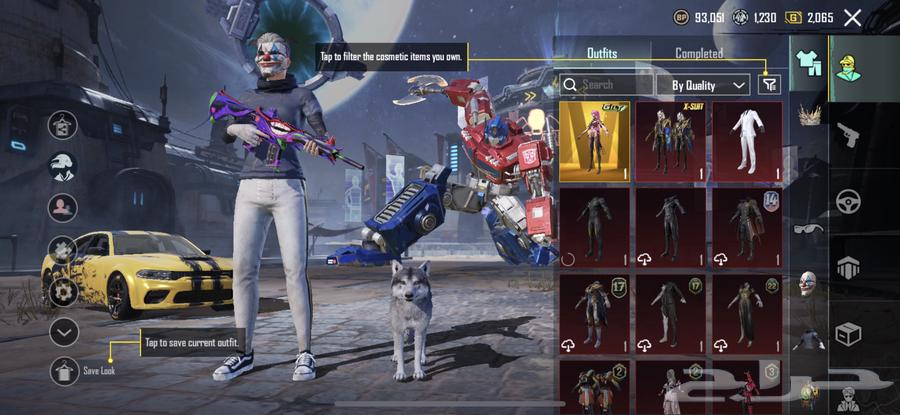Screen dimensions: 900x415
Task: Open the clothing category with shirt icon
Action: pos(808,62)
